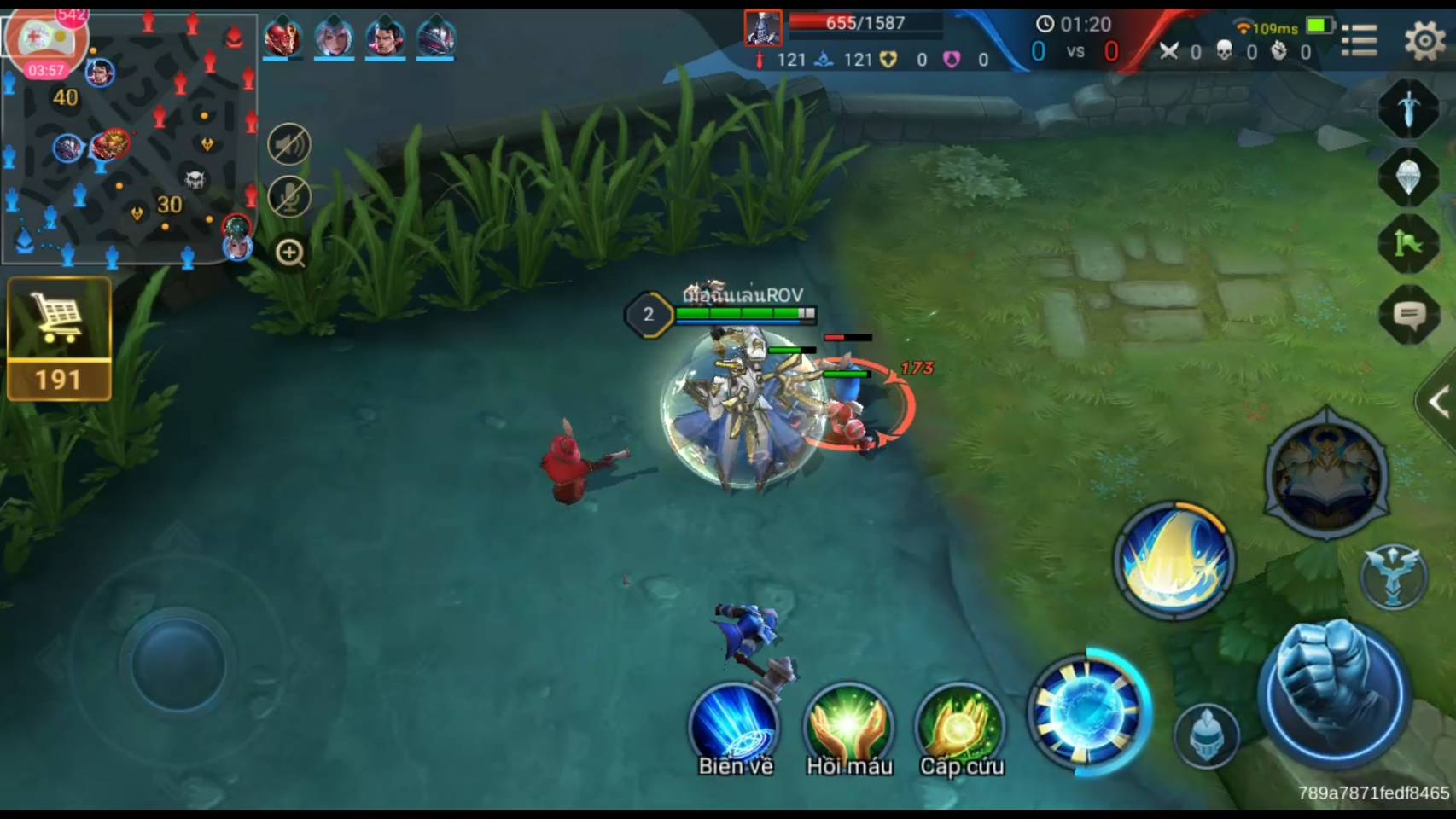Zoom the minimap with the magnifier button
Image resolution: width=1456 pixels, height=819 pixels.
[290, 253]
